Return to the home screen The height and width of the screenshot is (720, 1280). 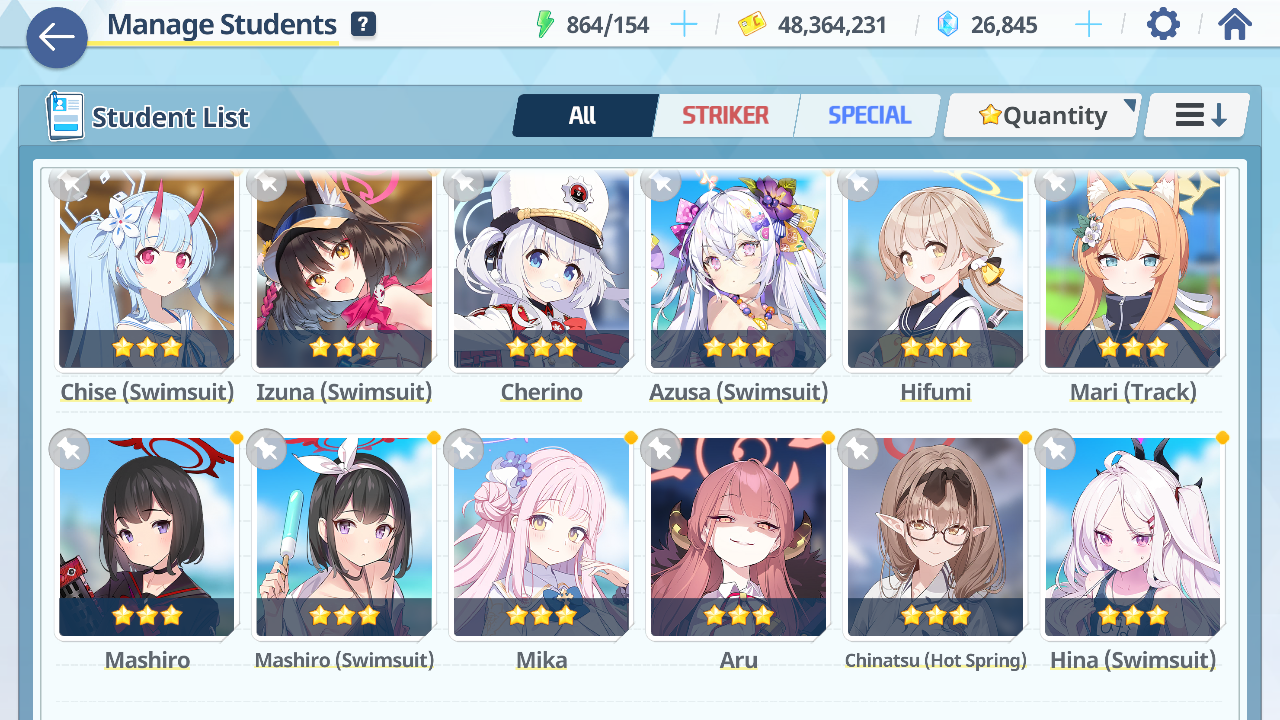[1235, 24]
